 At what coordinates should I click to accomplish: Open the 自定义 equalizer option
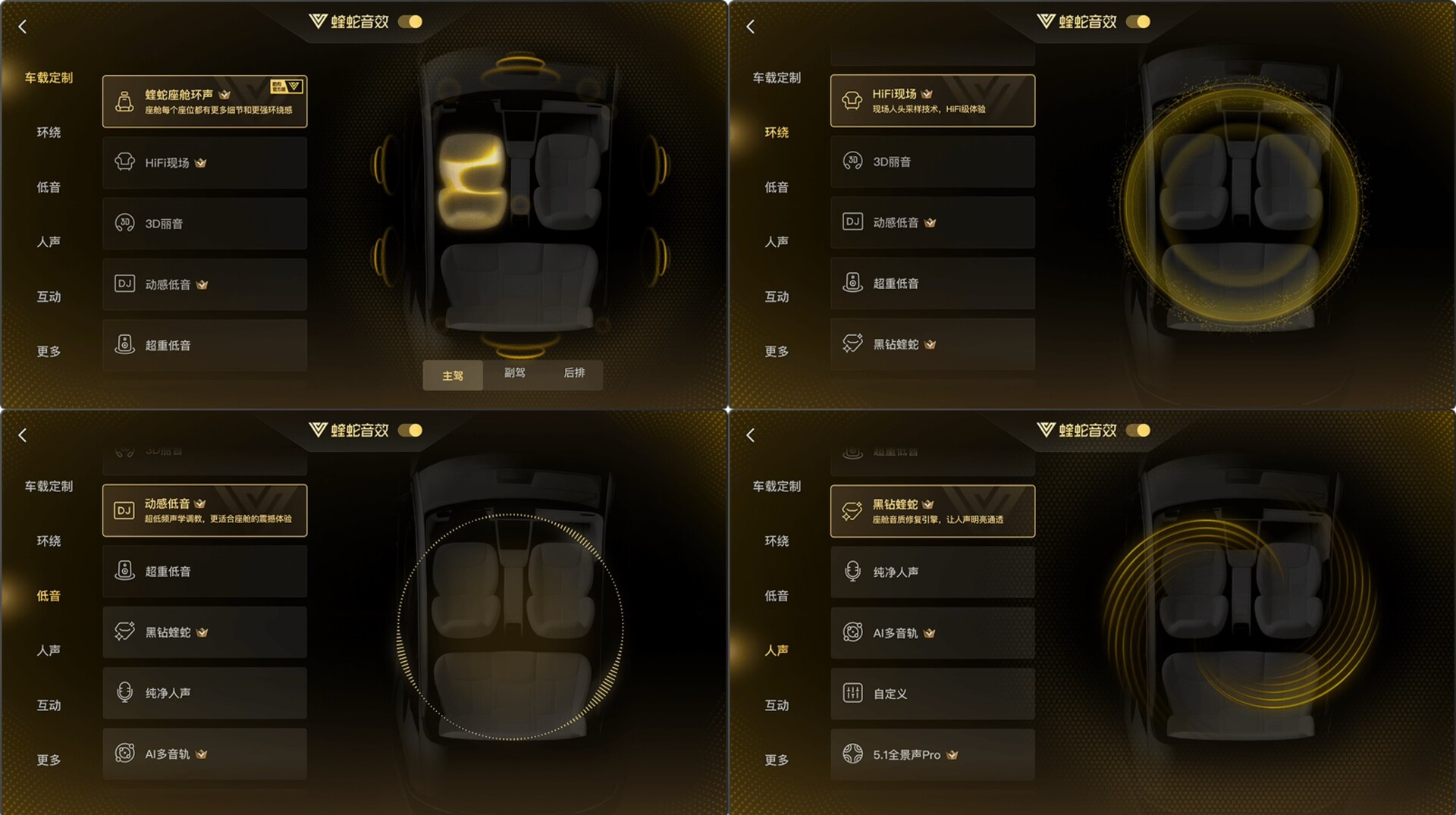tap(932, 694)
